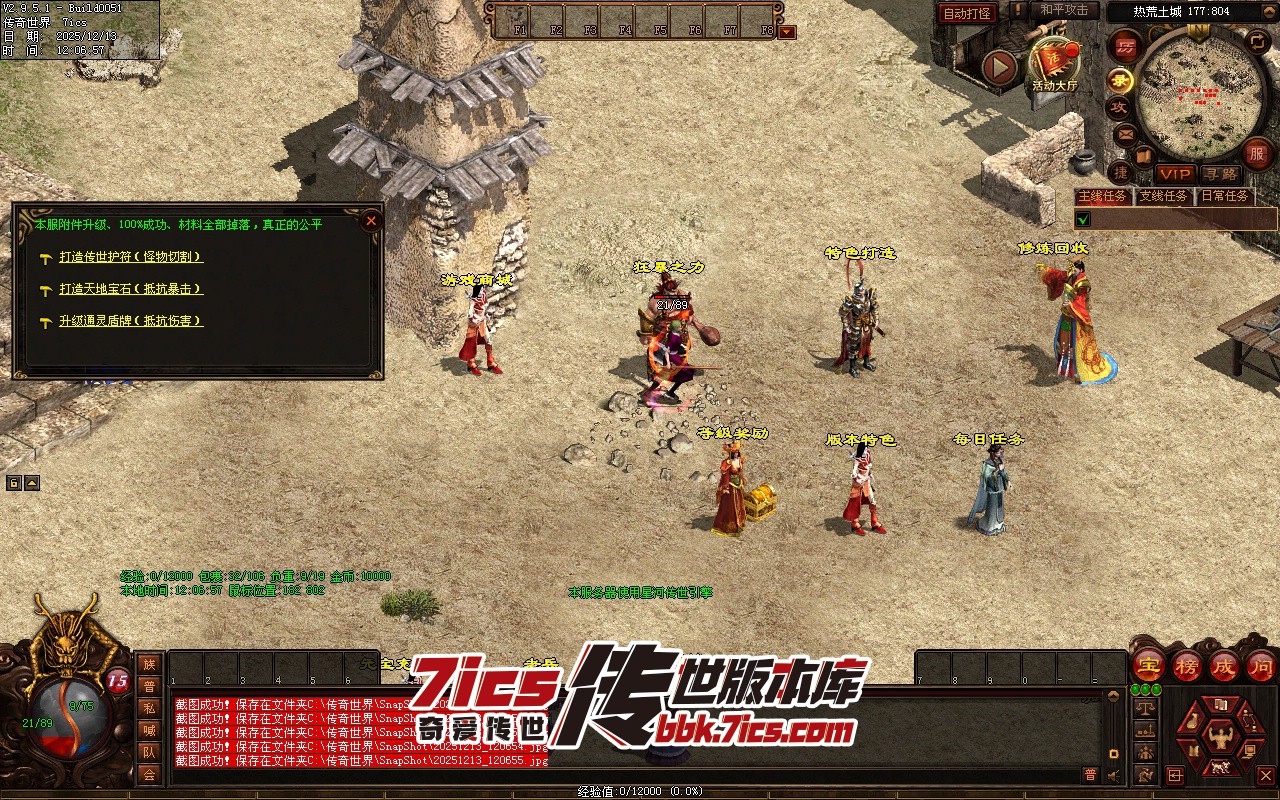Image resolution: width=1280 pixels, height=800 pixels.
Task: Switch attack mode via 和平攻击
Action: tap(1063, 10)
